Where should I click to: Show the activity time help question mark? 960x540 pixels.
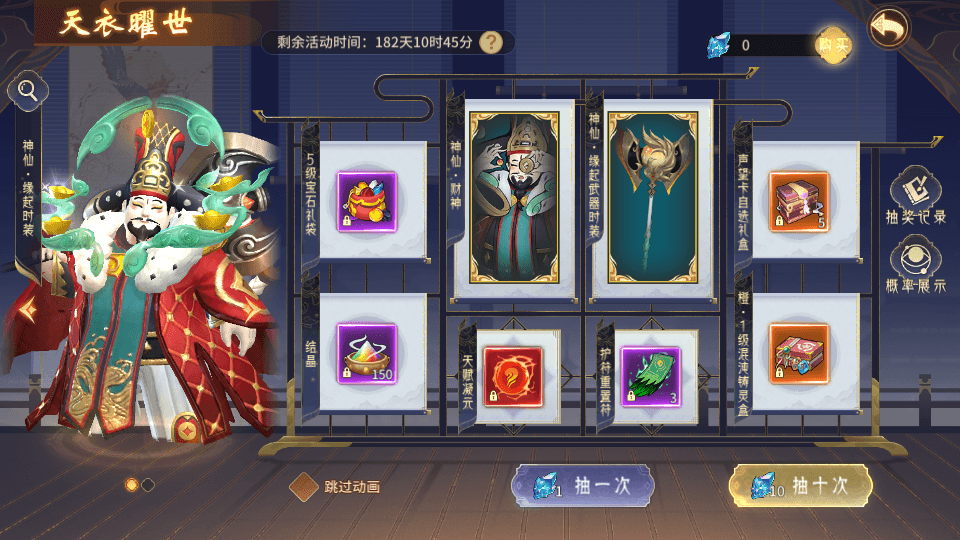490,42
